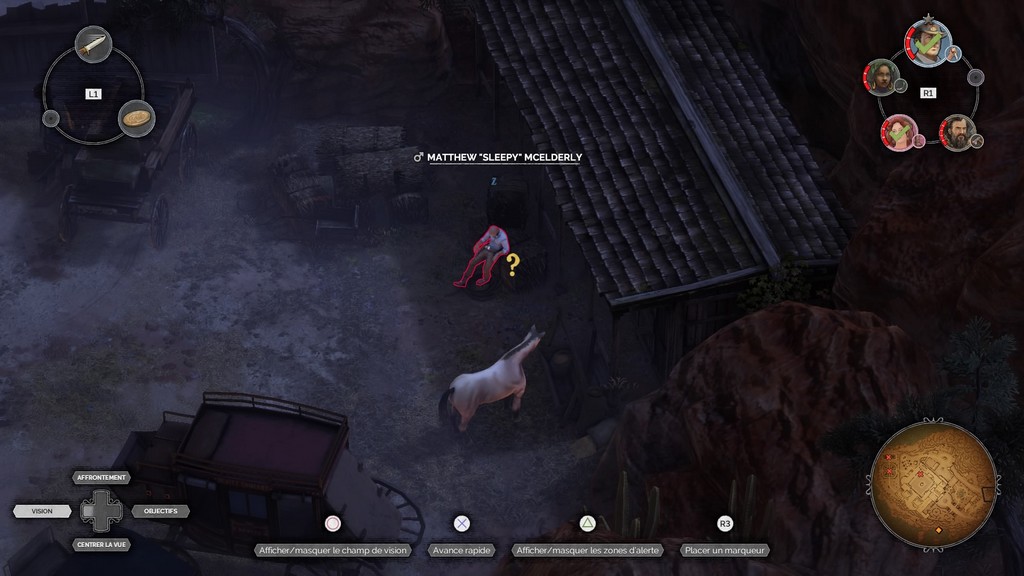Choose Placer un marqueur
This screenshot has height=576, width=1024.
tap(725, 550)
